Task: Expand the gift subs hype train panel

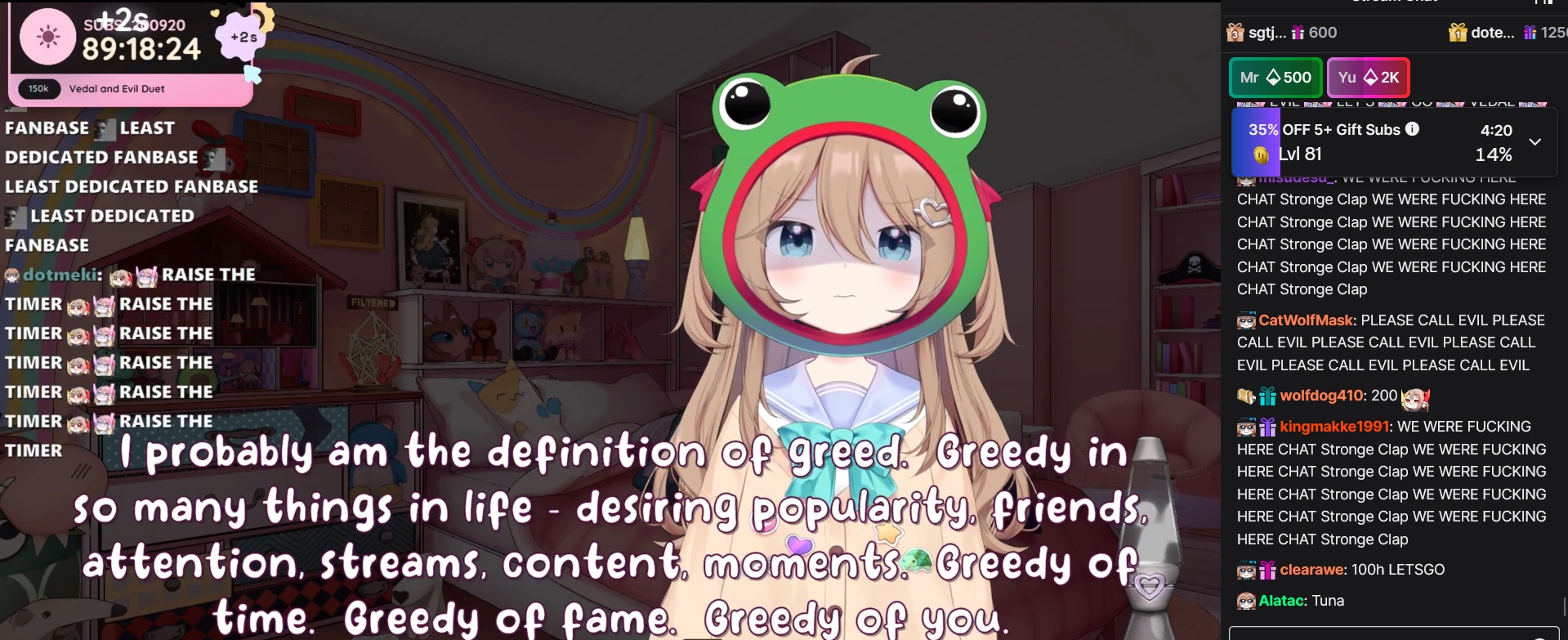Action: point(1535,141)
